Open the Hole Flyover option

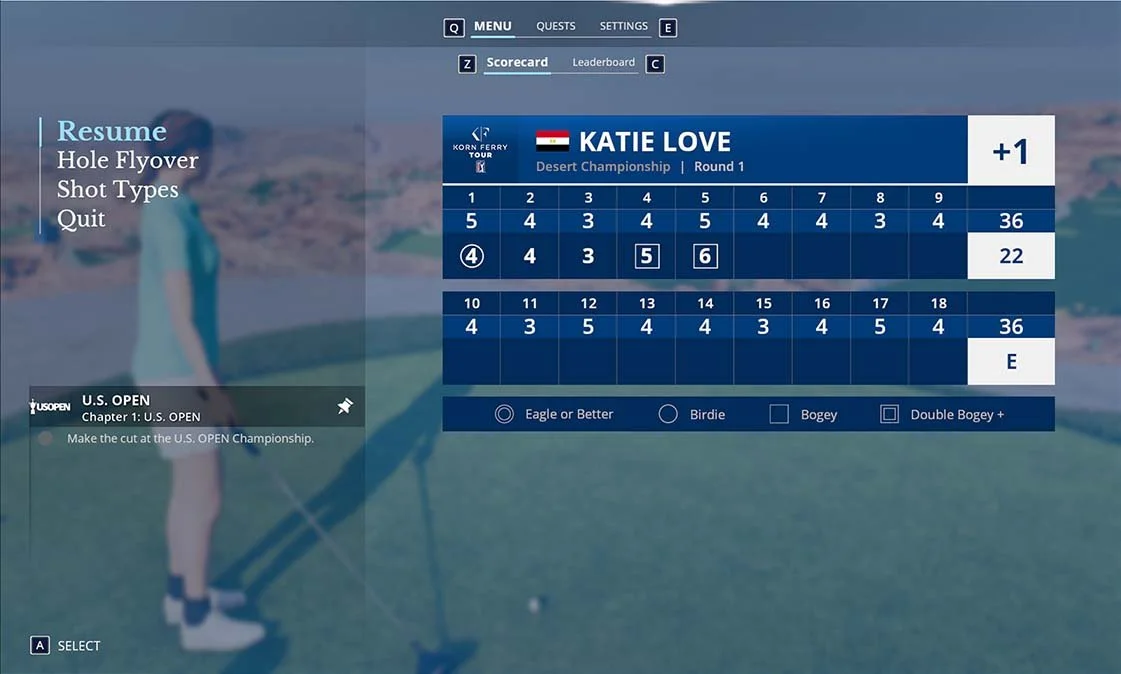point(127,160)
